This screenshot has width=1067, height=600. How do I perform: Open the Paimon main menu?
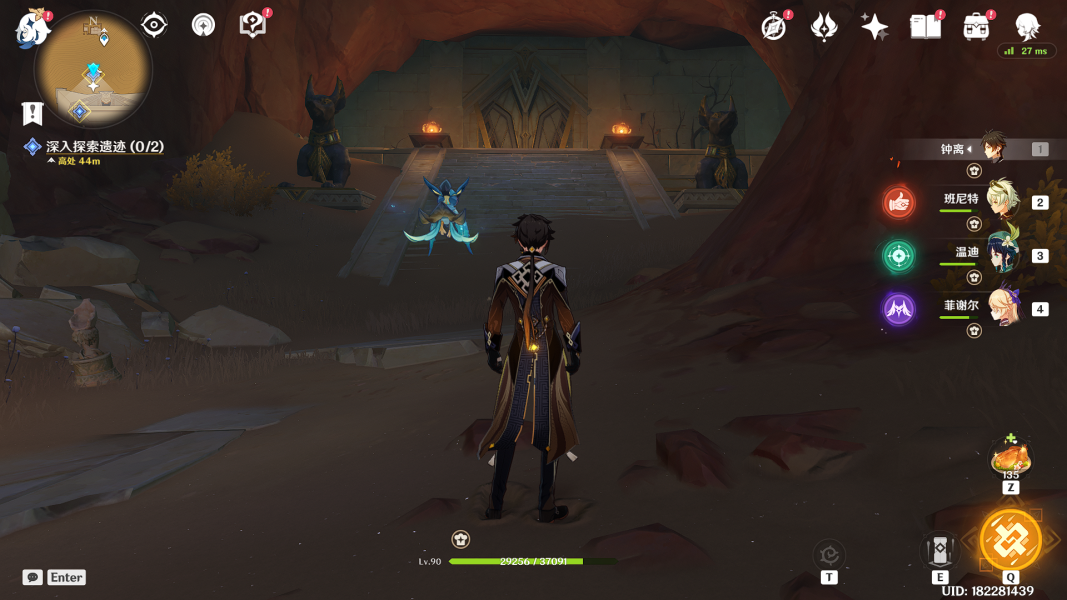click(x=32, y=28)
